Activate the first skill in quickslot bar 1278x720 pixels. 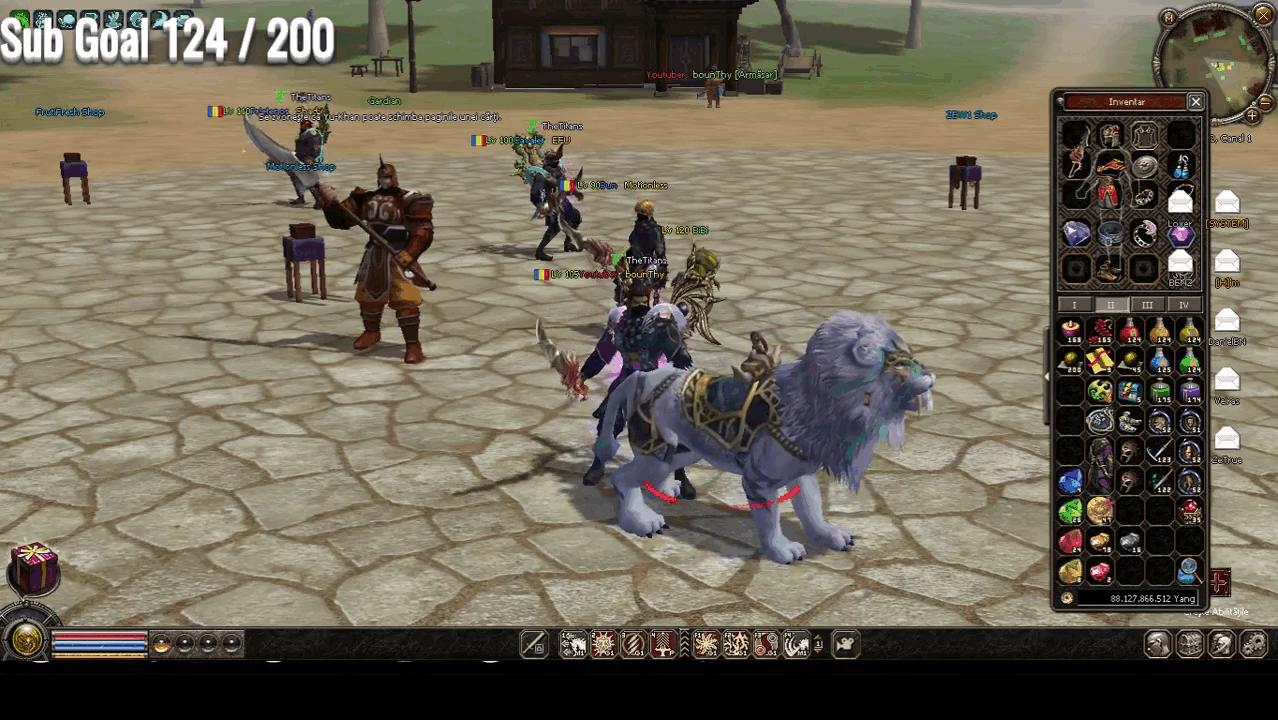pyautogui.click(x=573, y=645)
